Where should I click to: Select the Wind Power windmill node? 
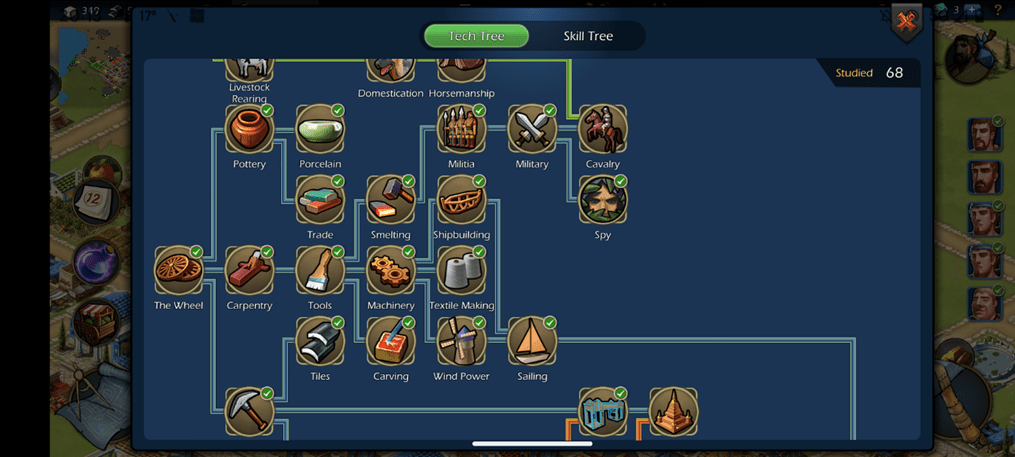(x=461, y=342)
